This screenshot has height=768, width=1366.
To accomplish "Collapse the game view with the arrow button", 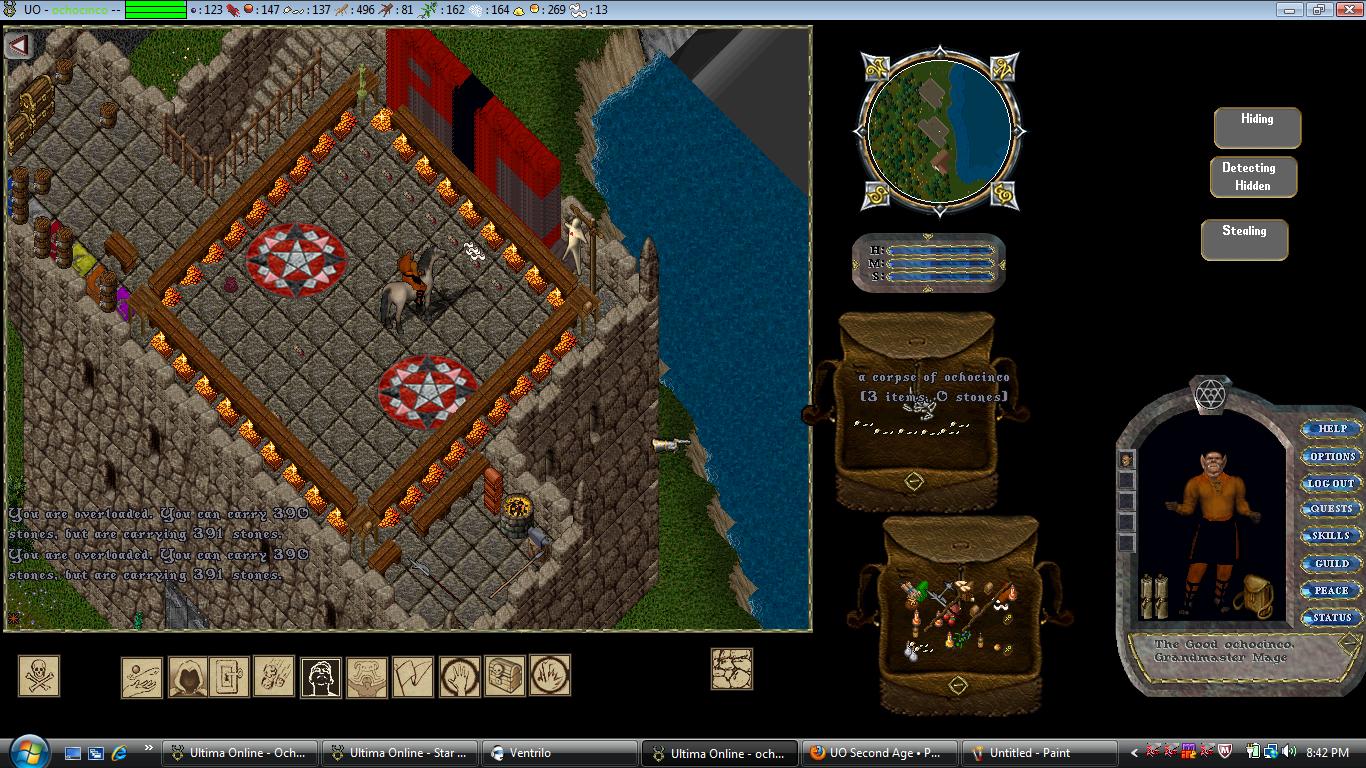I will pyautogui.click(x=19, y=45).
